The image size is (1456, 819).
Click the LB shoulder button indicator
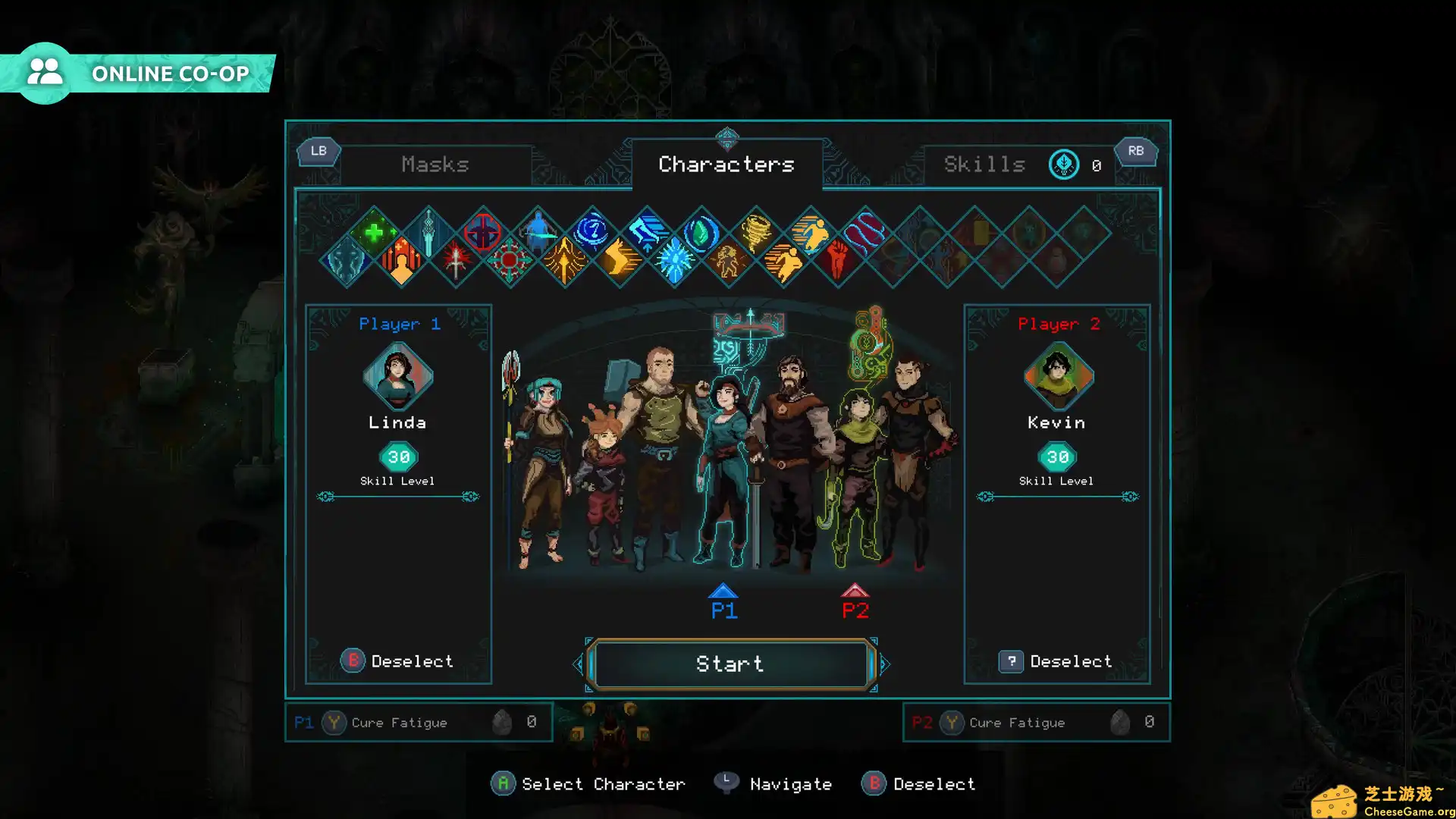click(318, 151)
